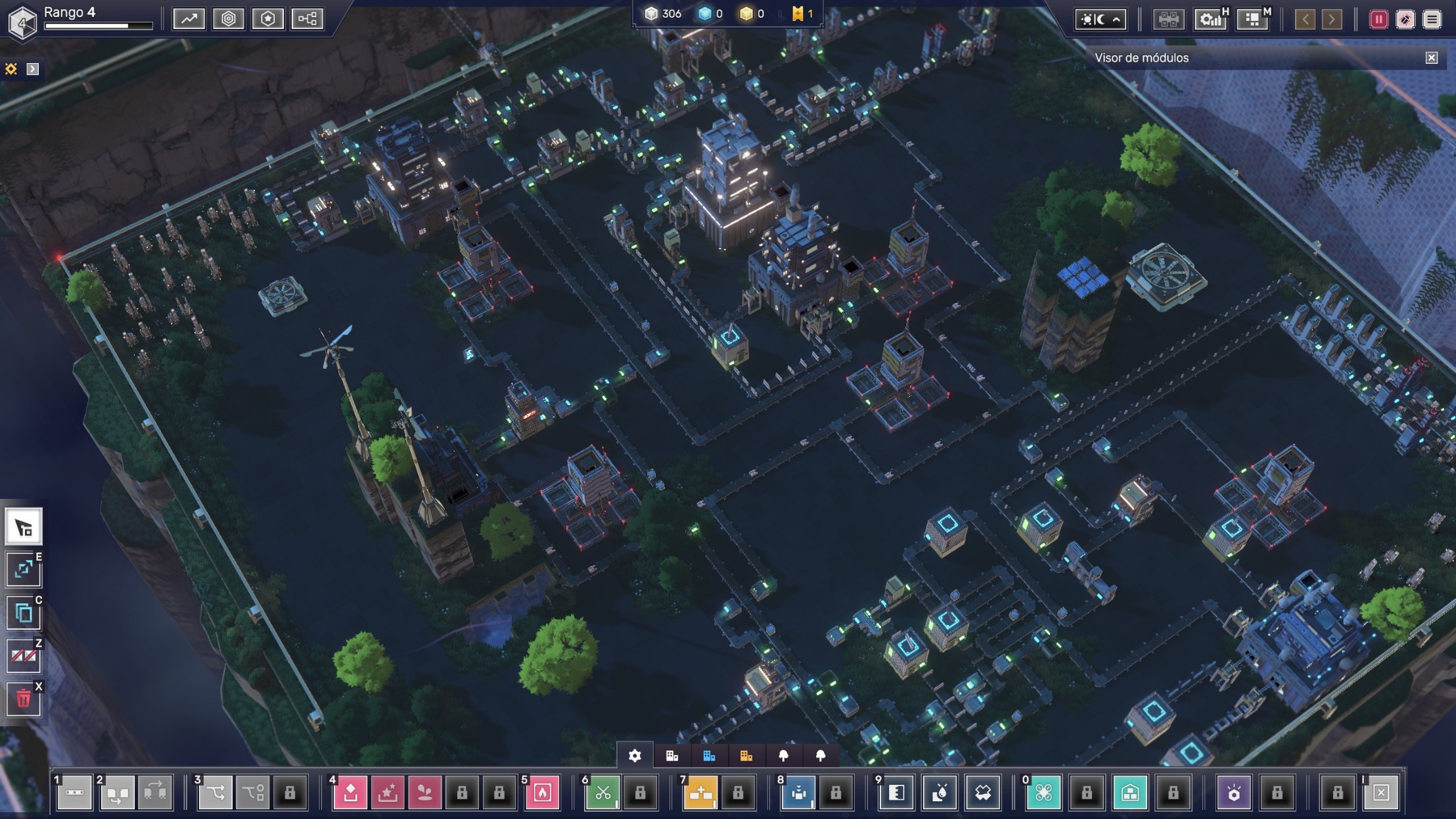Image resolution: width=1456 pixels, height=819 pixels.
Task: Open the hamburger main menu
Action: point(1432,20)
